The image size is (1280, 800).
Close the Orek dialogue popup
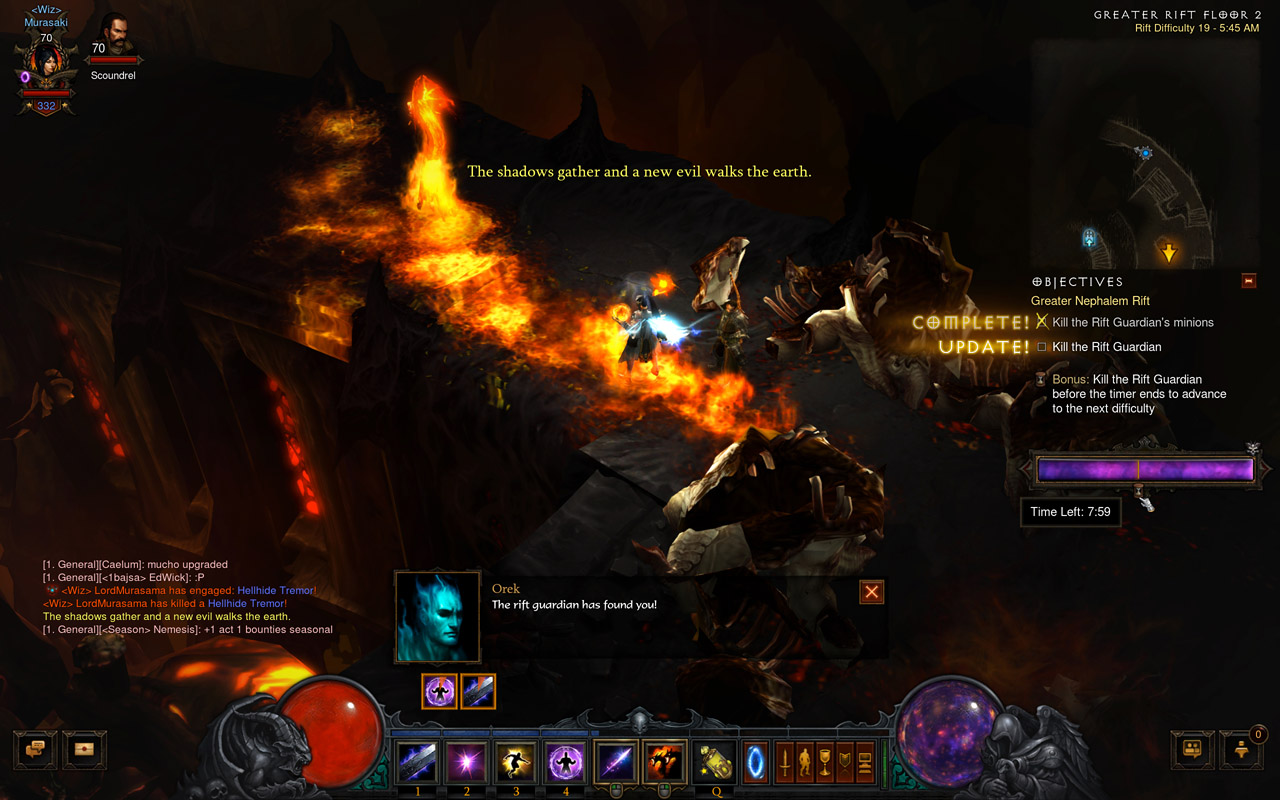pos(872,592)
